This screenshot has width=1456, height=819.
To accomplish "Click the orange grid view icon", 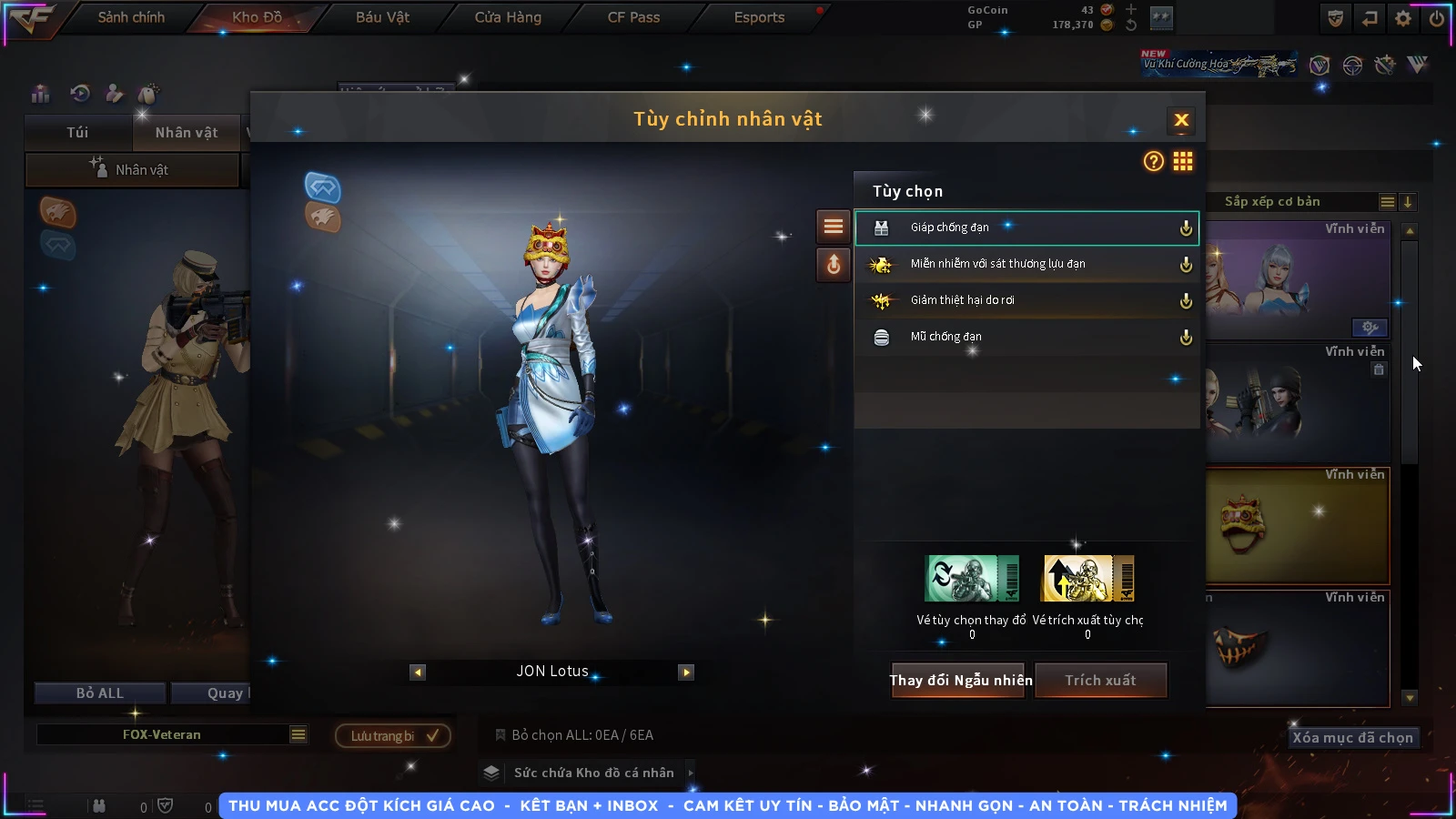I will [1183, 161].
